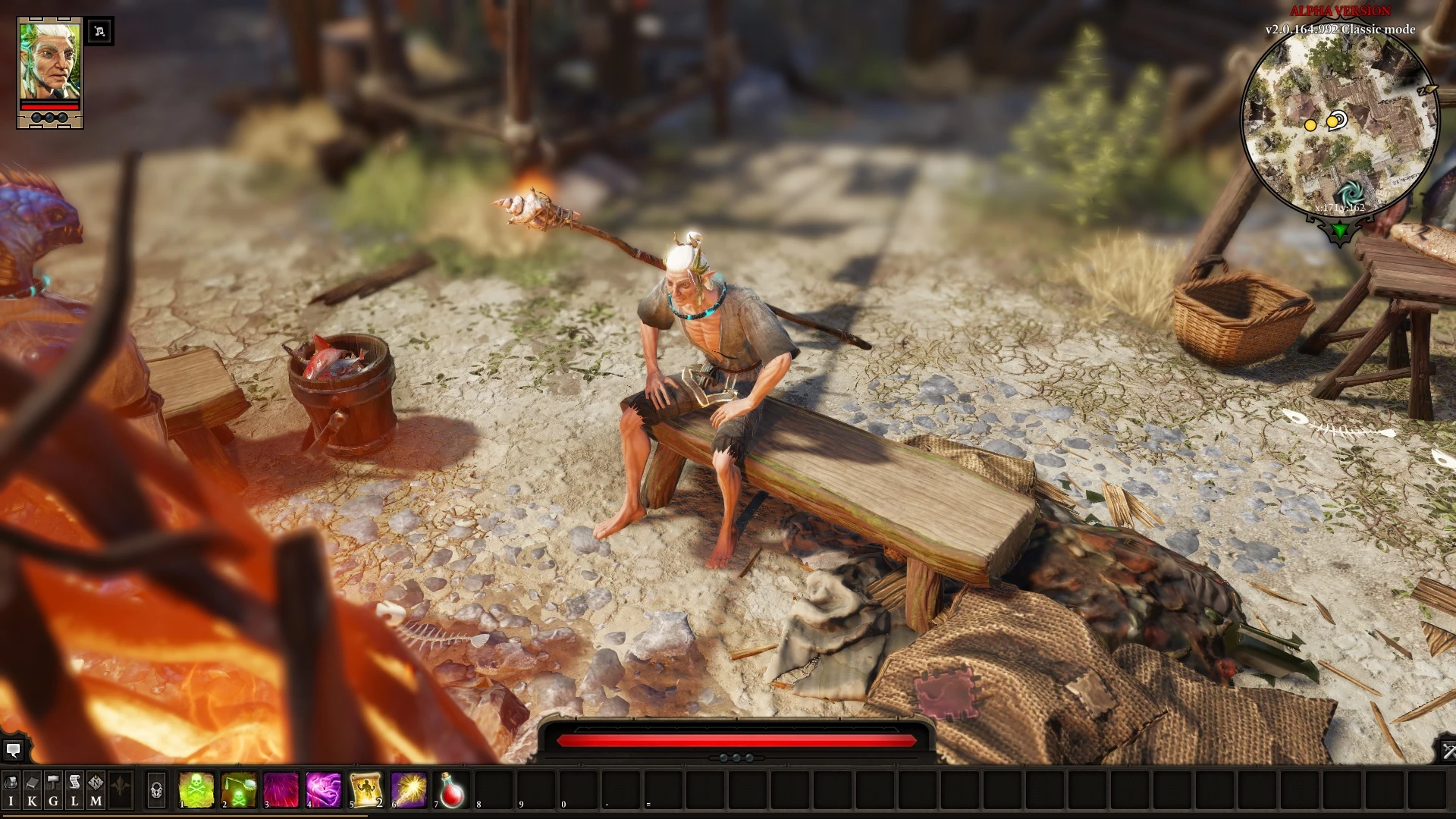Cast the green poison skull skill in slot 1
Viewport: 1456px width, 819px height.
click(195, 789)
